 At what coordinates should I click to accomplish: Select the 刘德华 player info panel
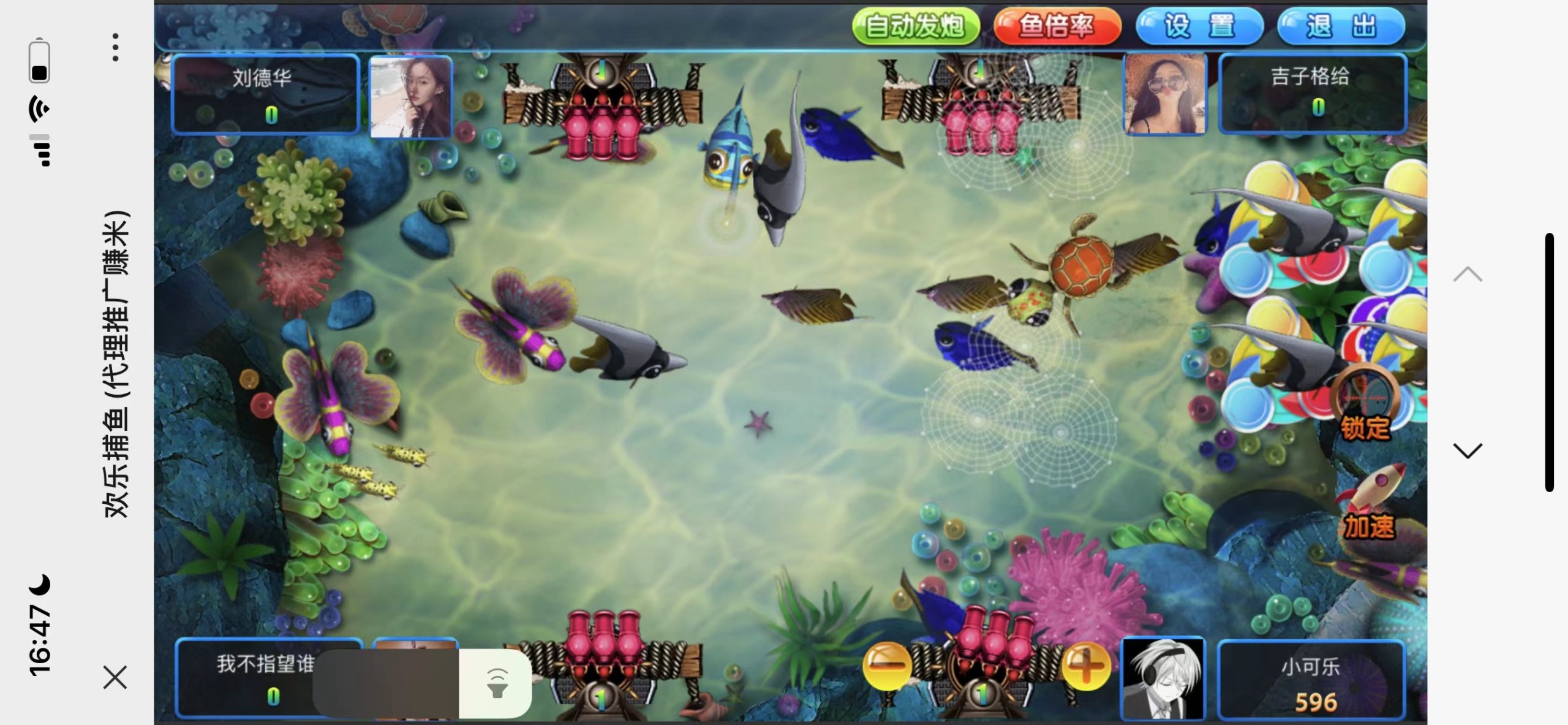265,94
